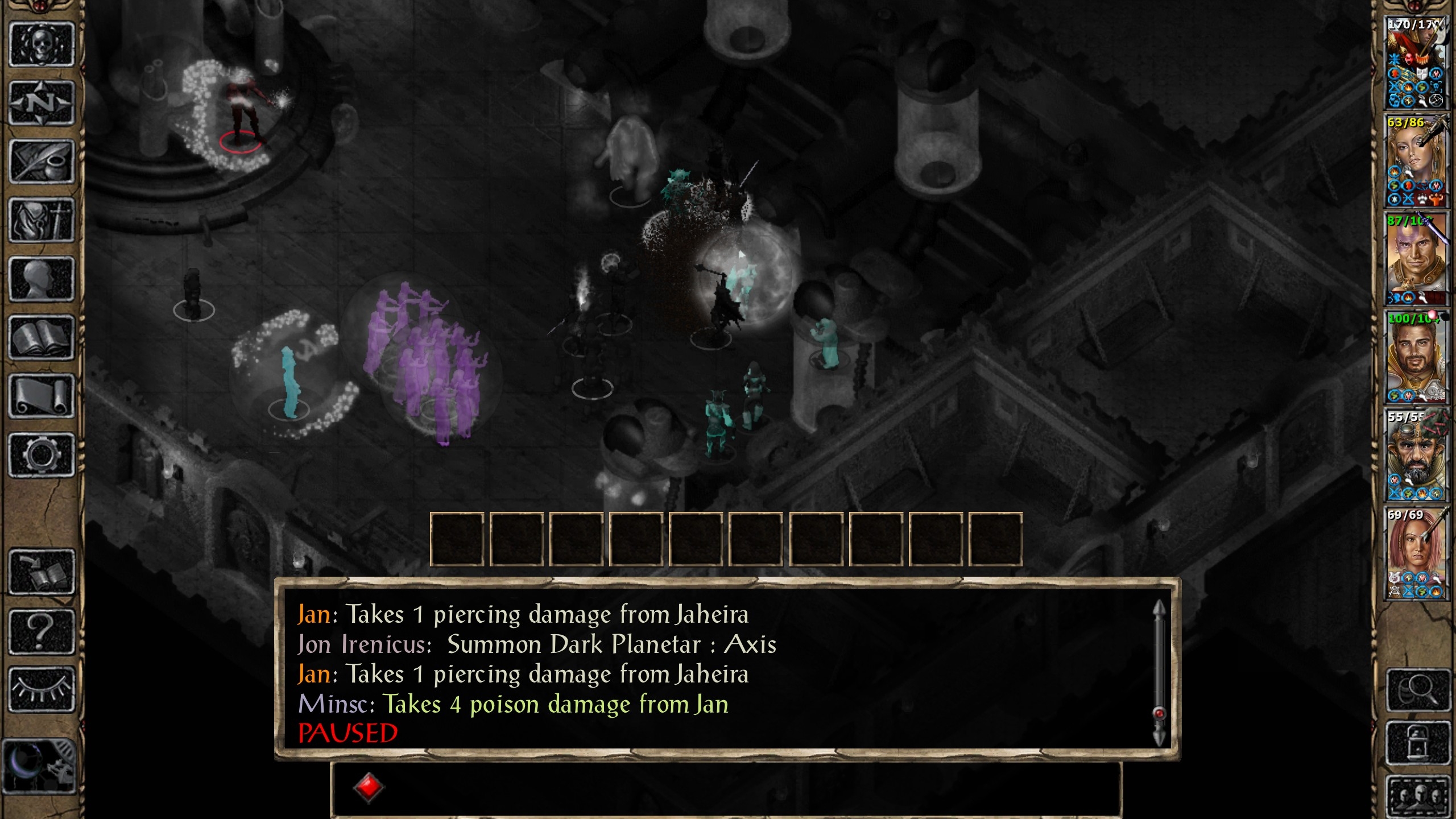
Task: Choose Minsc's portrait with the purple tattoo
Action: [x=1416, y=259]
